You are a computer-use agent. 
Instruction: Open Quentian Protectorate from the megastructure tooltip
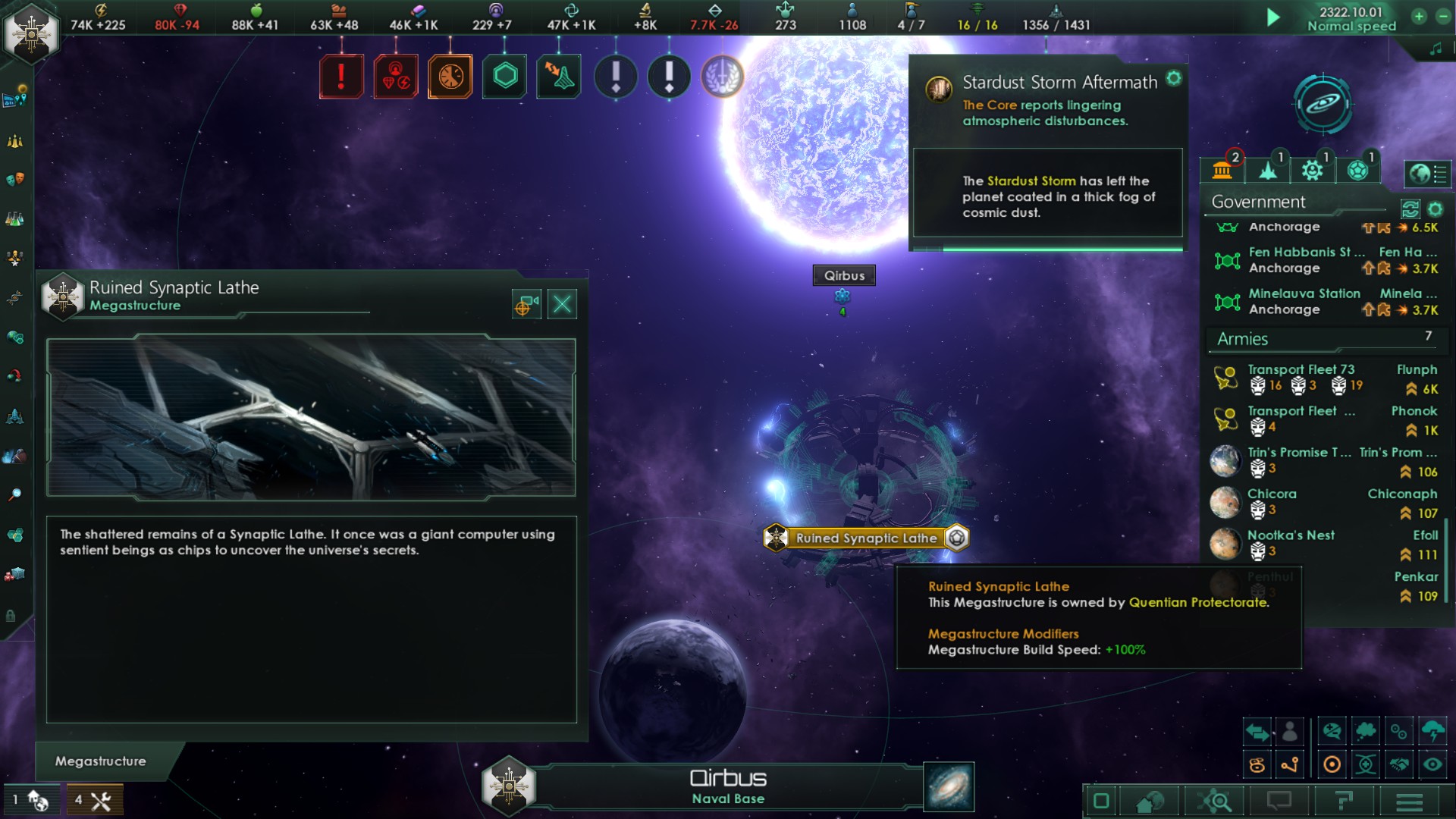(x=1198, y=602)
